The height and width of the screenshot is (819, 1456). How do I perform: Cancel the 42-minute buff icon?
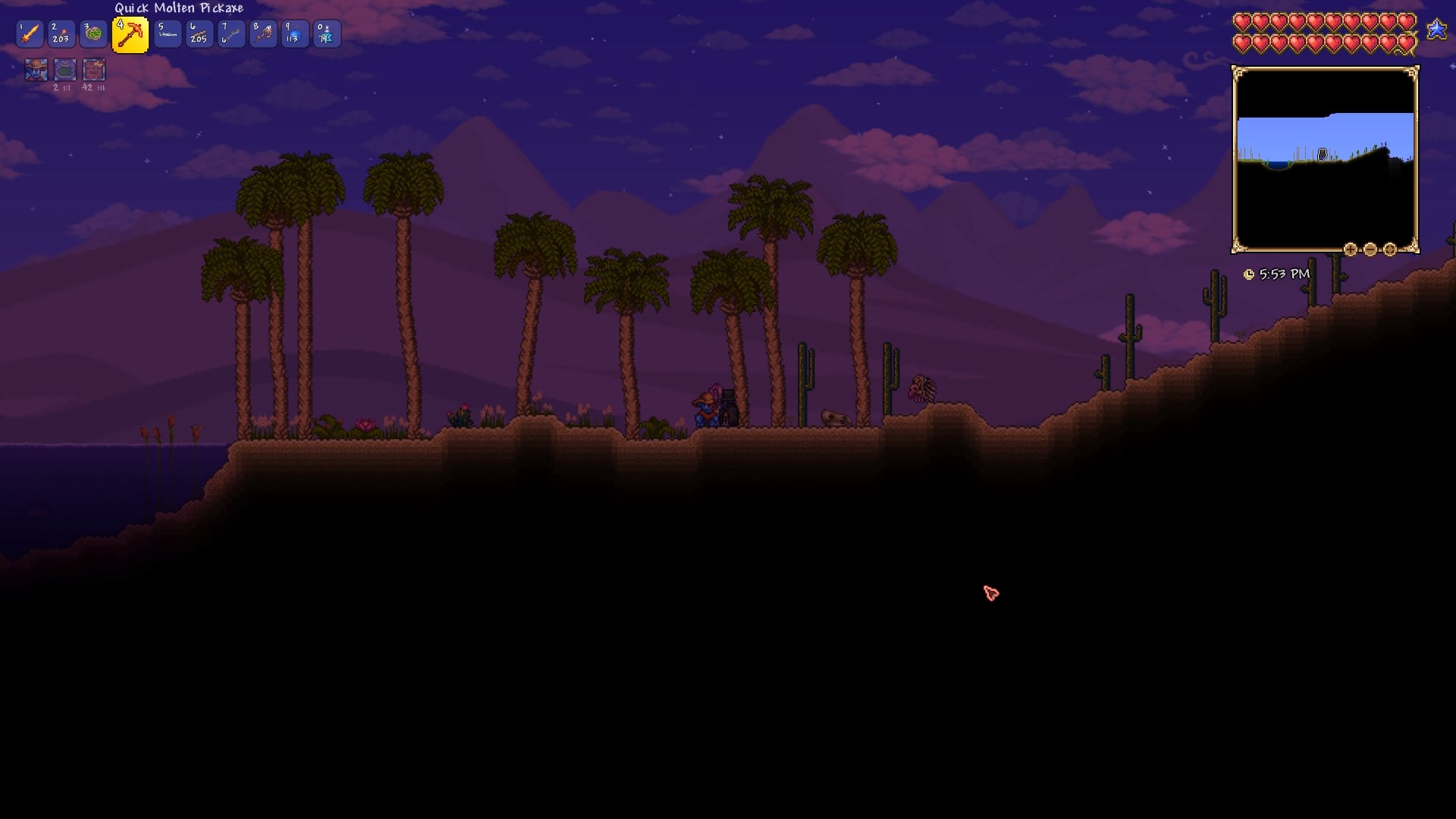pyautogui.click(x=94, y=70)
